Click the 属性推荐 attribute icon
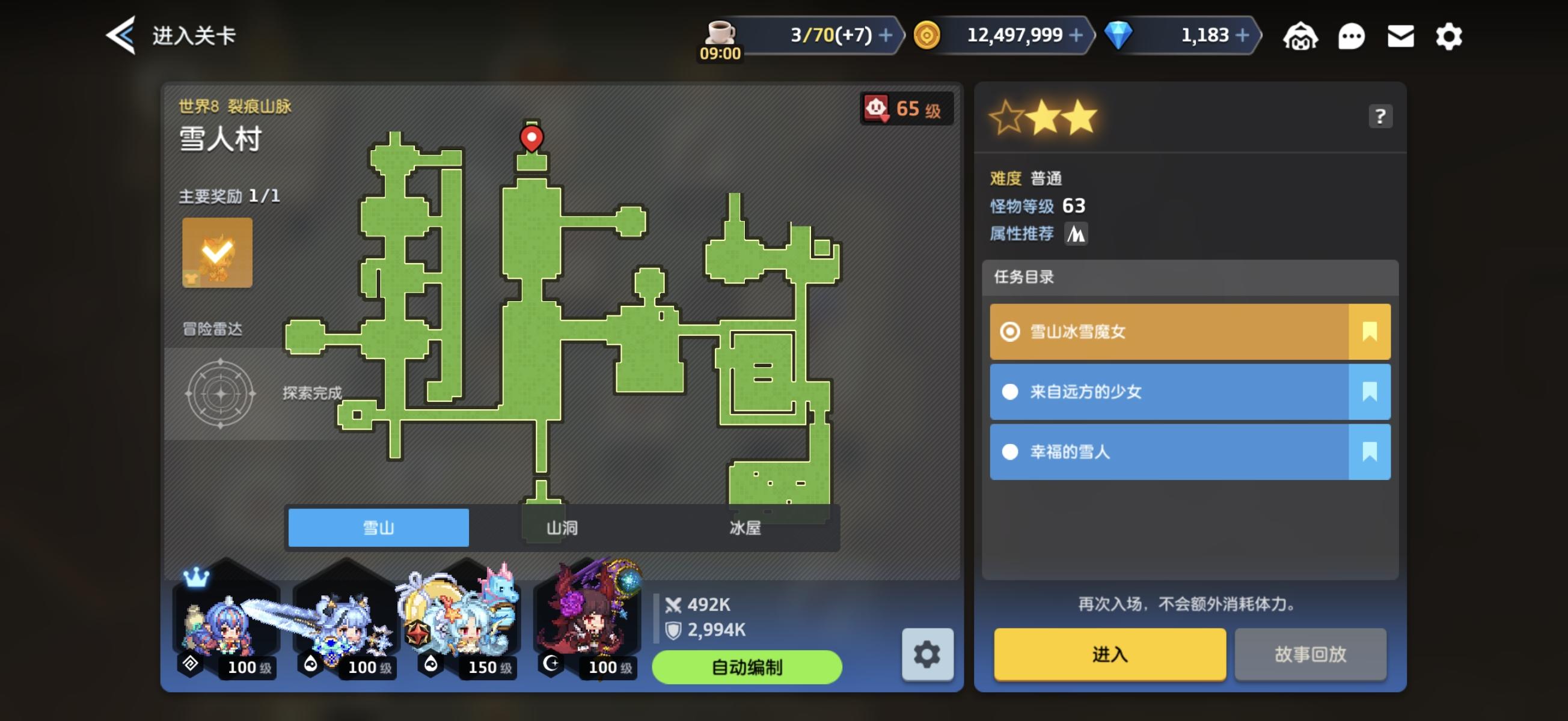1568x721 pixels. [1076, 233]
